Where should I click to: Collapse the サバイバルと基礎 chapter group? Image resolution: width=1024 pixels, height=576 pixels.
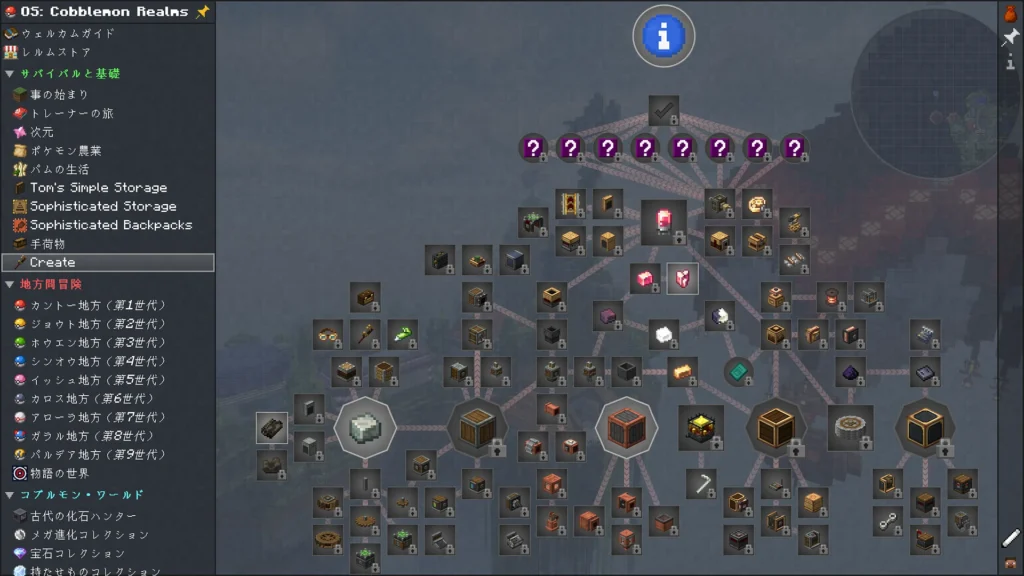point(10,74)
